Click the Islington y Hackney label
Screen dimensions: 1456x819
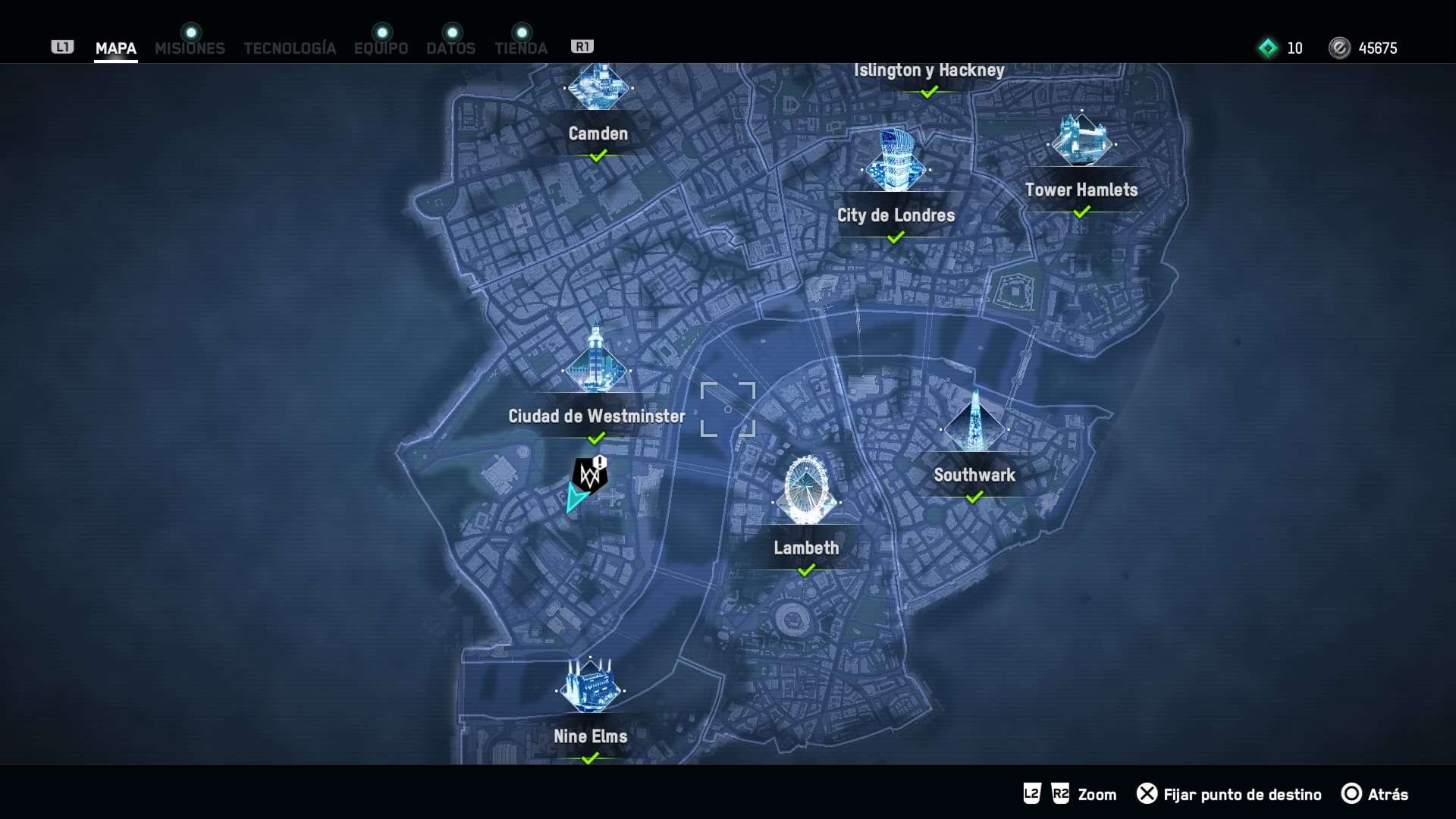929,71
